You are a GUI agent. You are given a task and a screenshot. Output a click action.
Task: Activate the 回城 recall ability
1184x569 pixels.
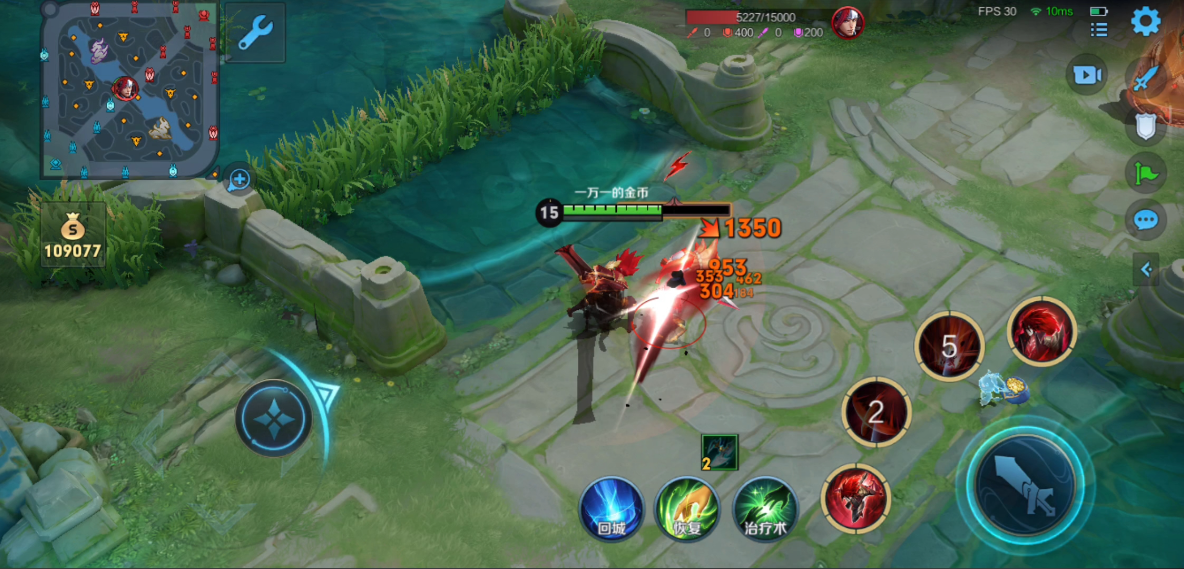(611, 509)
